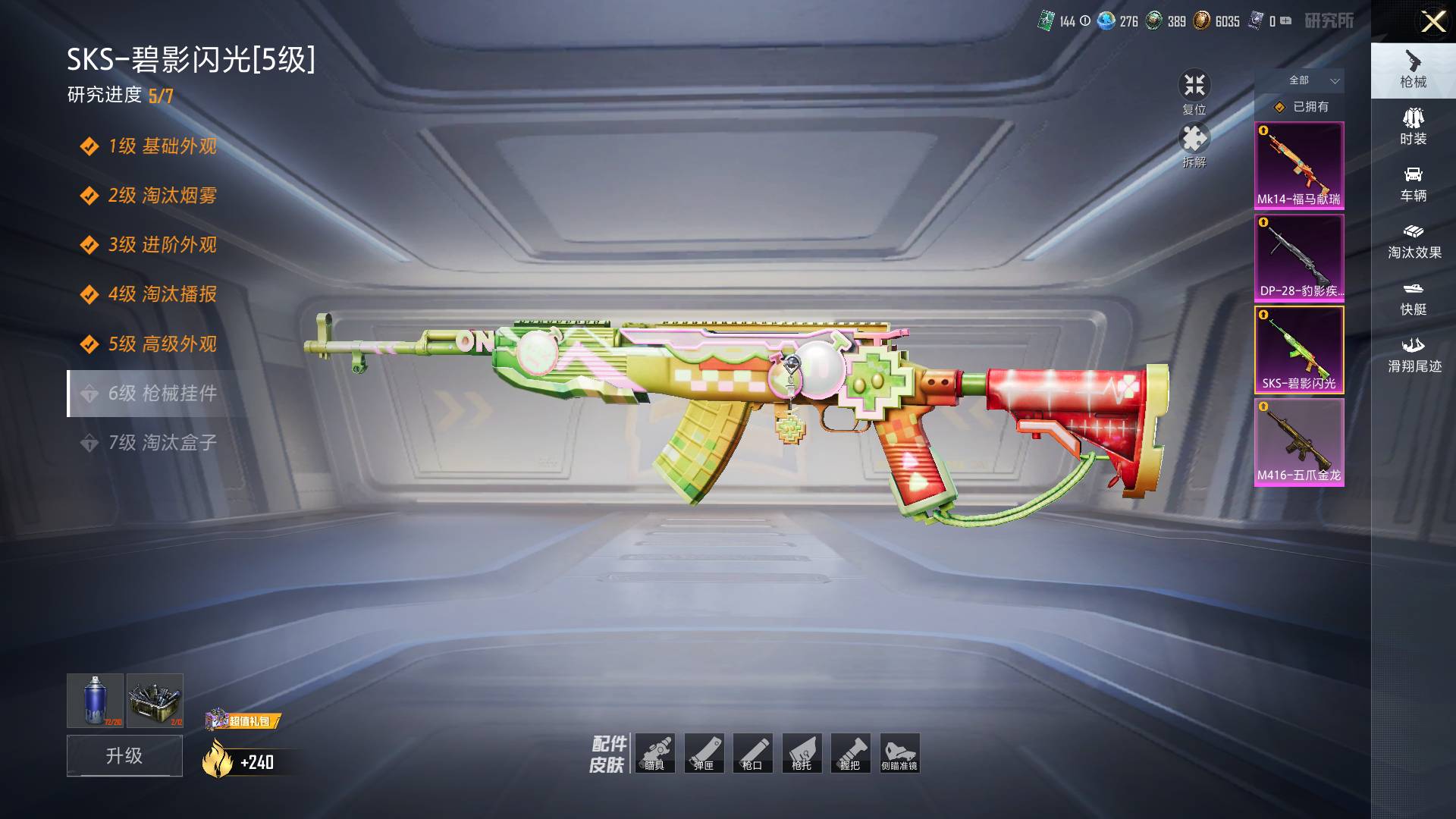
Task: Choose the DP-28 weapon skin thumbnail
Action: point(1298,258)
